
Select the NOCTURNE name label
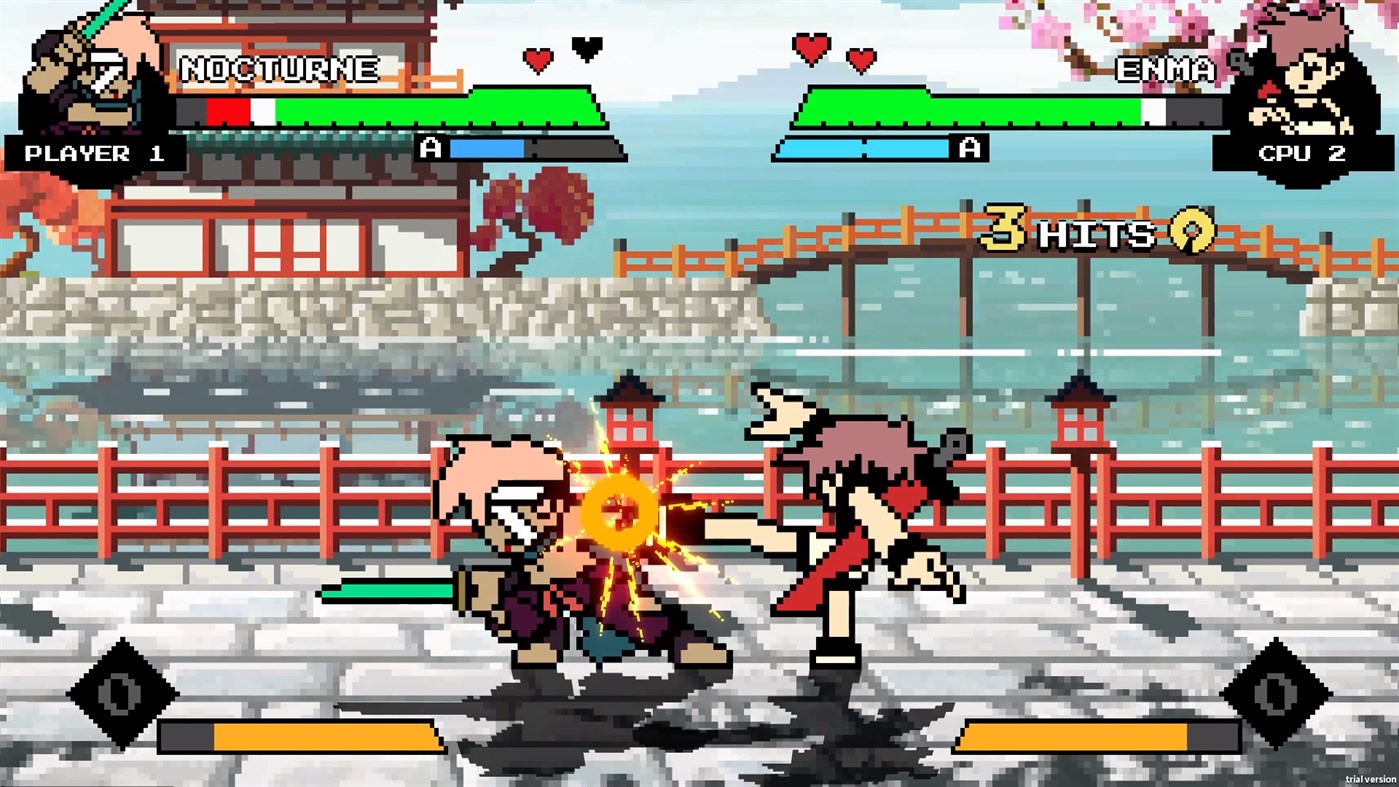[x=282, y=70]
